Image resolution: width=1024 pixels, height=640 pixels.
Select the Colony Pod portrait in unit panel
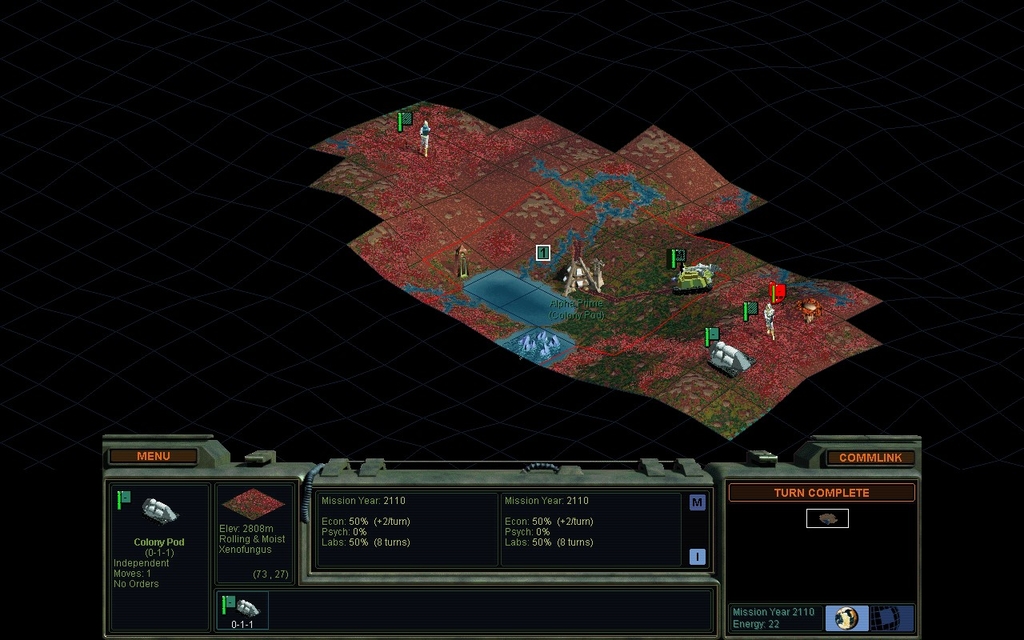(x=159, y=511)
